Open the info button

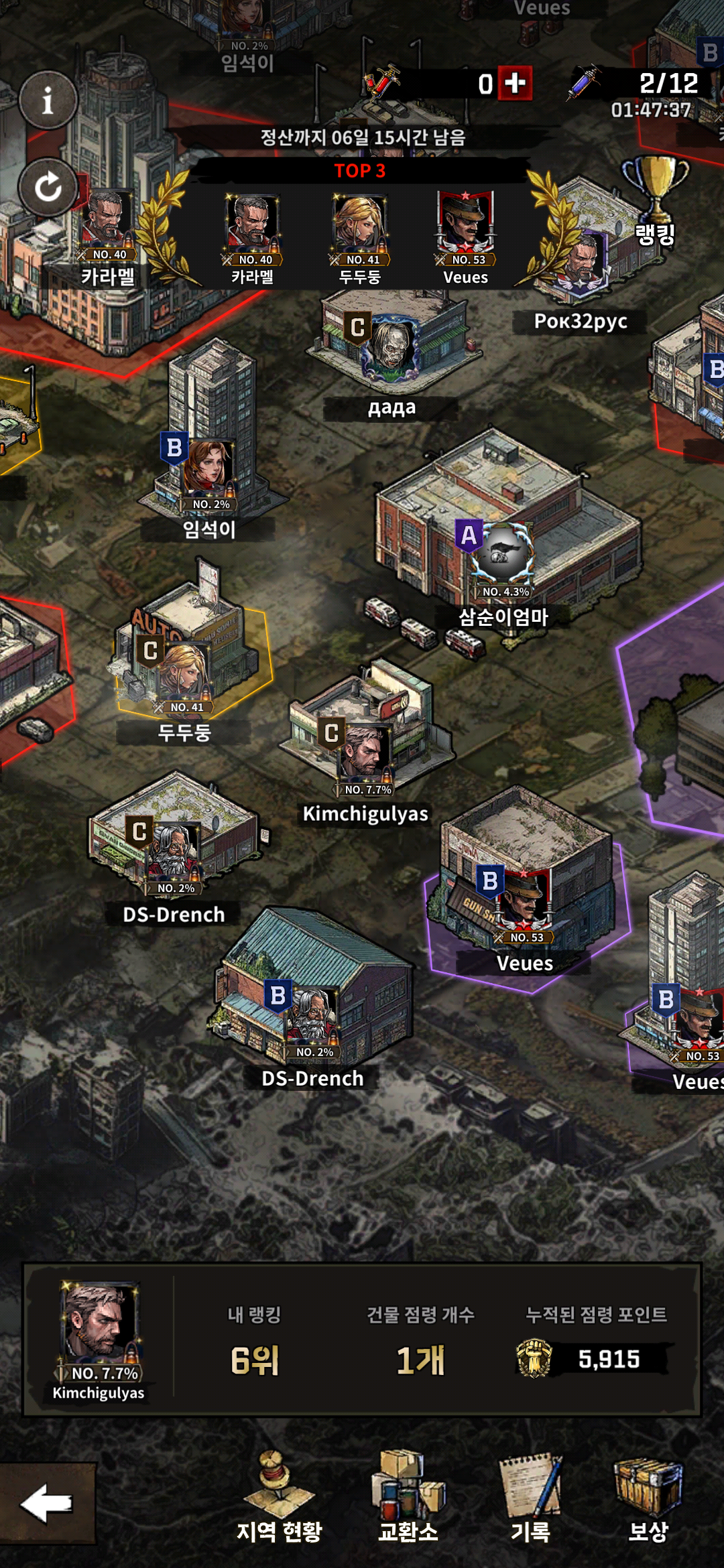point(48,101)
